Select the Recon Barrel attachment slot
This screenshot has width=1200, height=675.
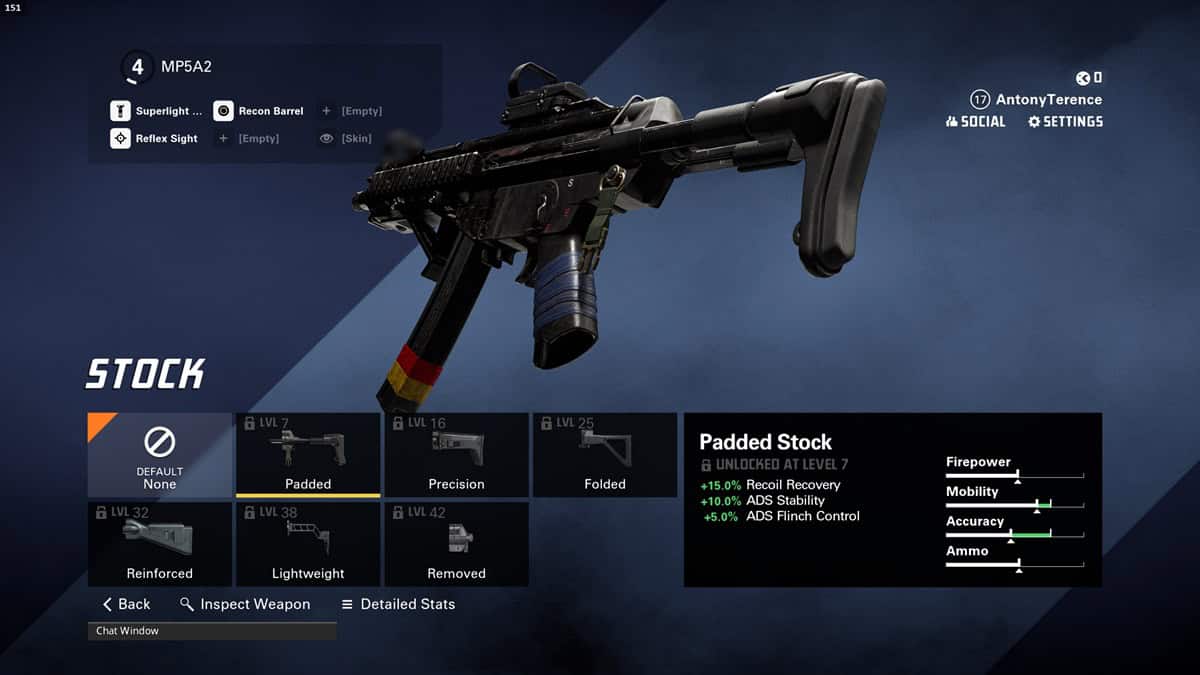pos(259,111)
